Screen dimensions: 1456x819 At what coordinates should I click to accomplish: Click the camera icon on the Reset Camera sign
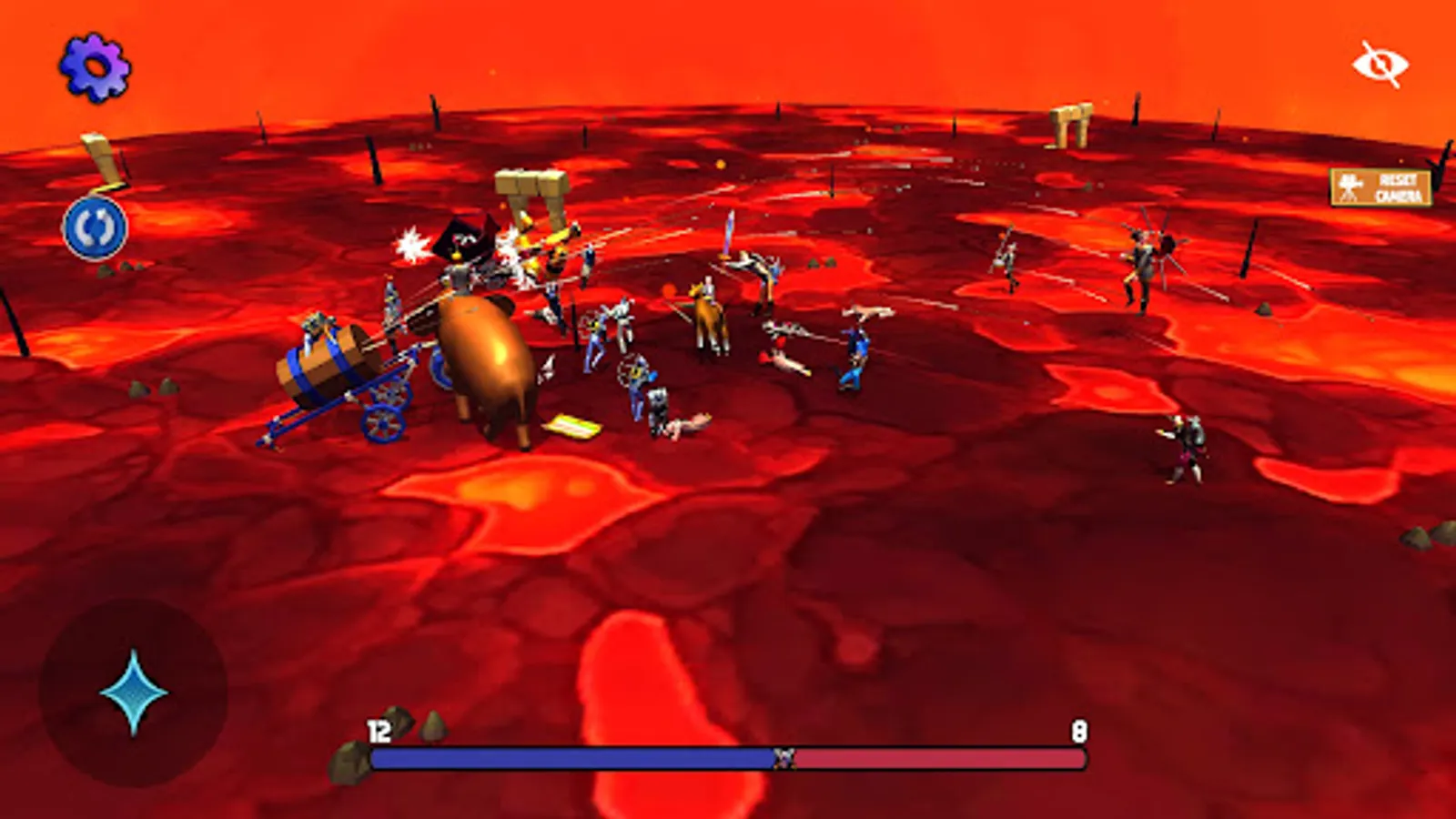pyautogui.click(x=1349, y=187)
